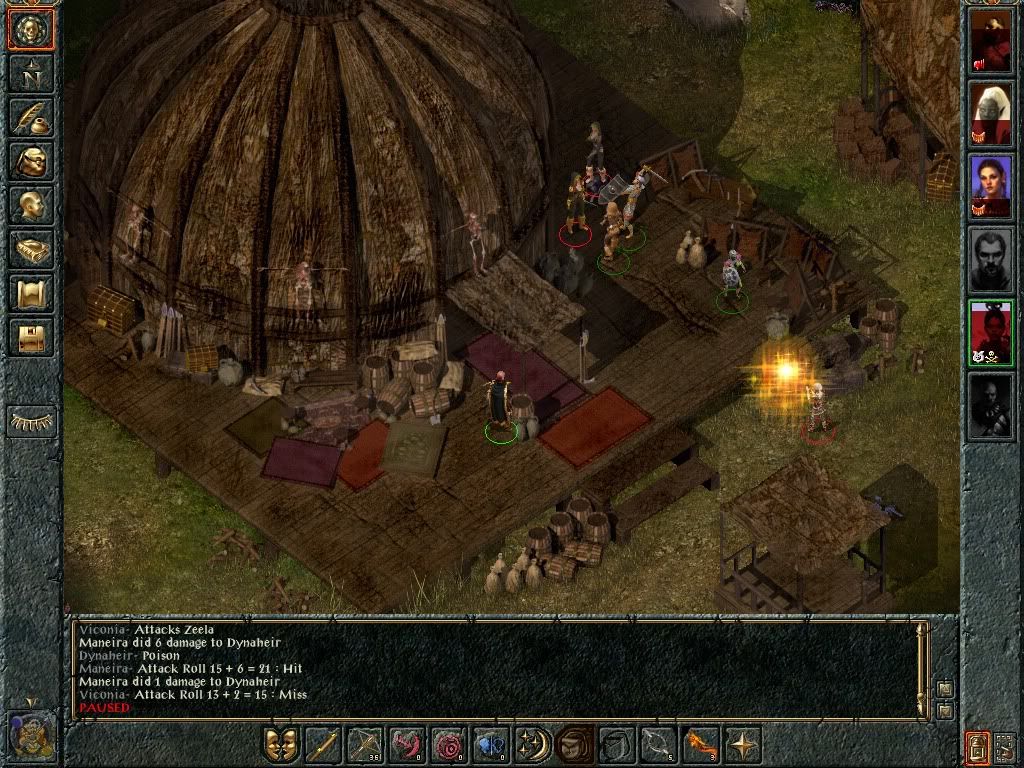Equip the crossbow weapon slot

click(x=364, y=745)
